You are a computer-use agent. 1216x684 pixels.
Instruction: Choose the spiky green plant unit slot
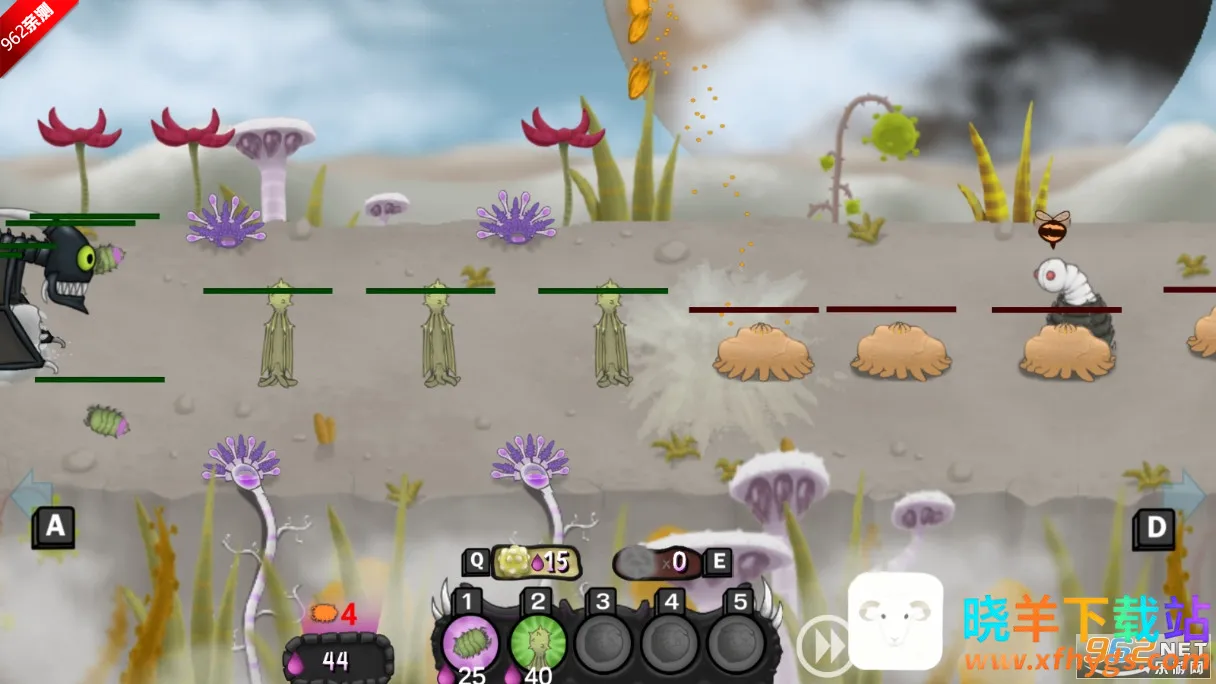click(538, 641)
